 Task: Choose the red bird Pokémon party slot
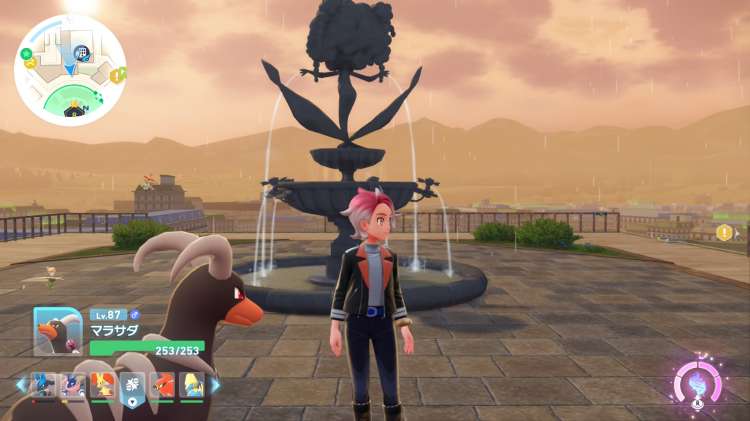[162, 385]
